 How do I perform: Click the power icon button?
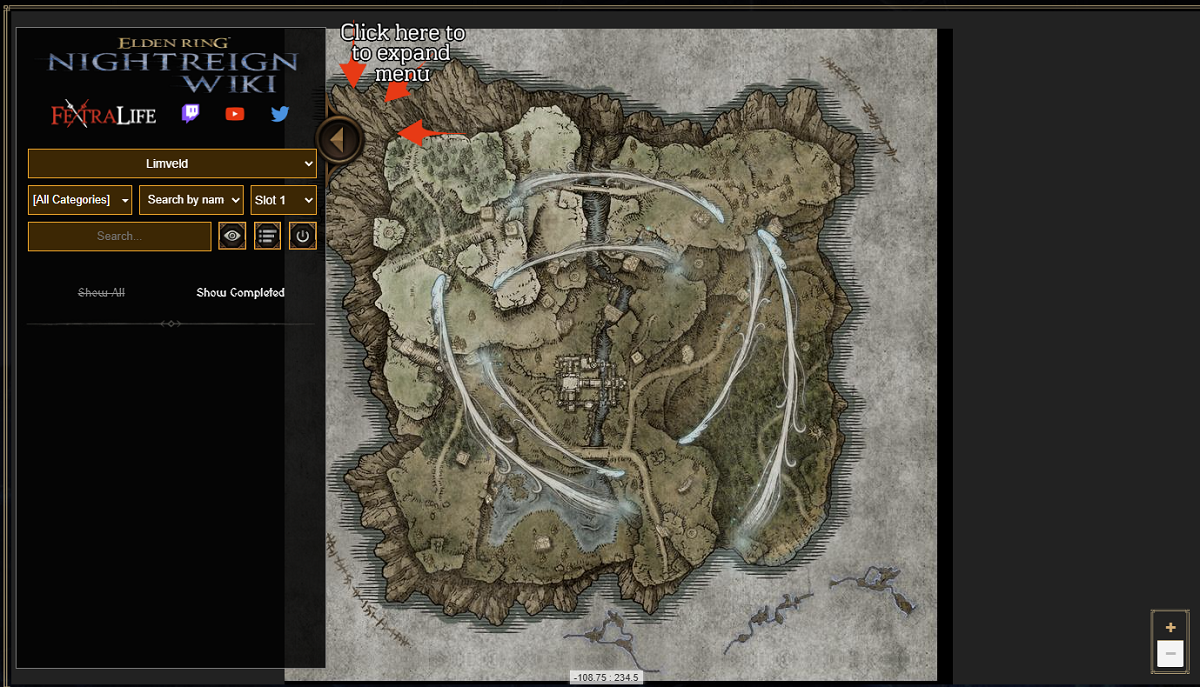303,237
